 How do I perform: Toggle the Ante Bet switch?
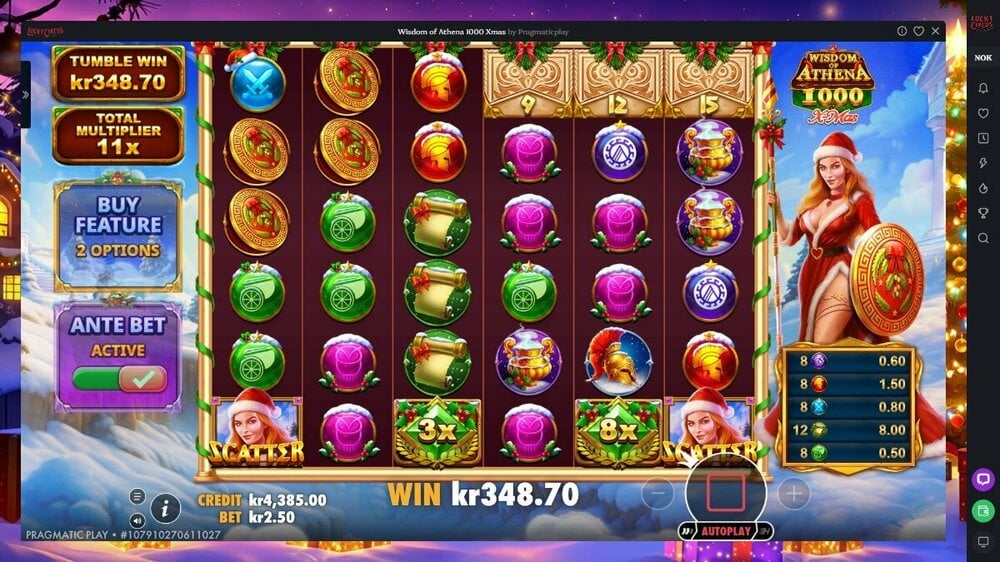(x=119, y=378)
